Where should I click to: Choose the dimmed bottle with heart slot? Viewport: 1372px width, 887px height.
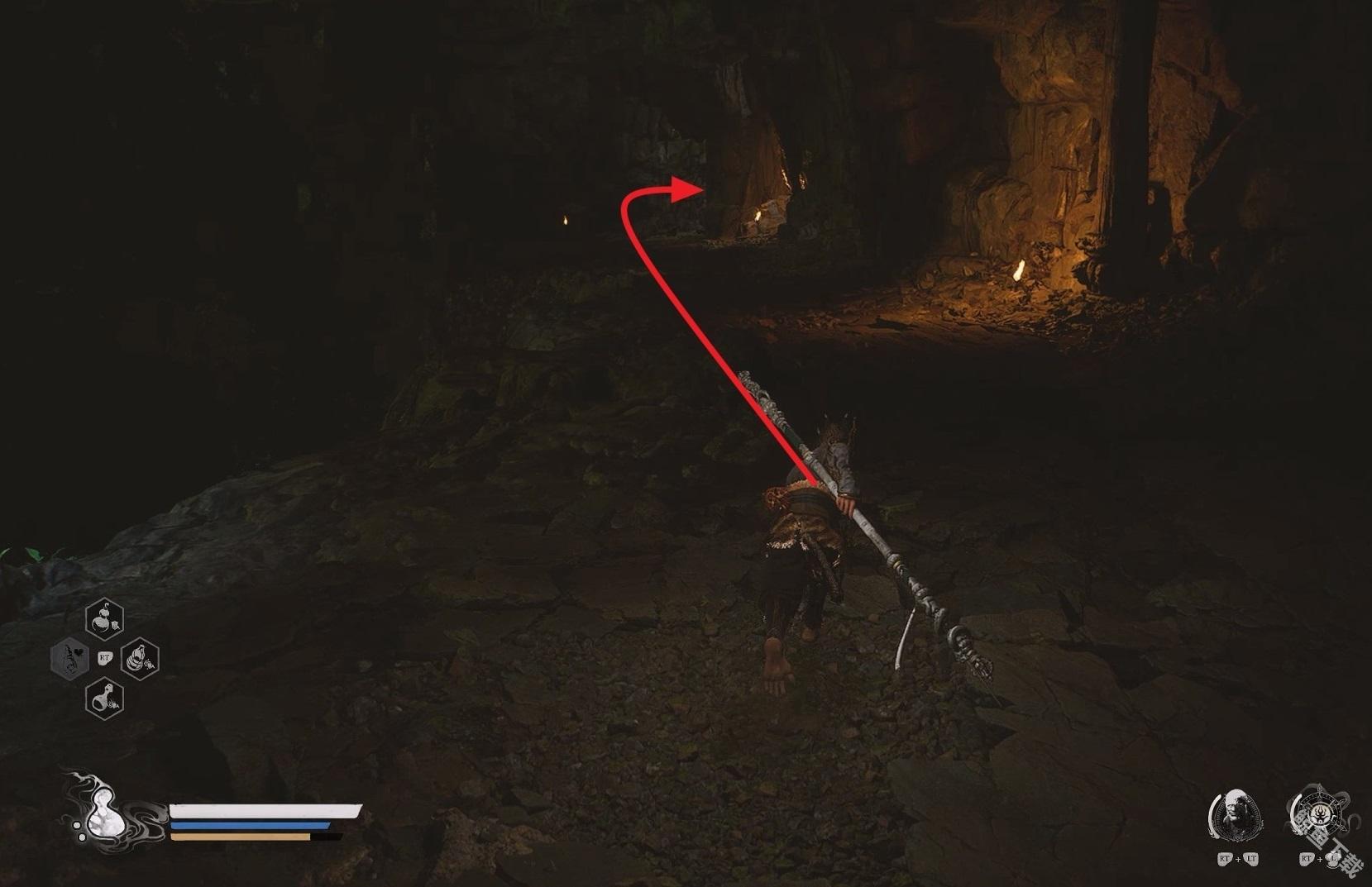pos(69,659)
